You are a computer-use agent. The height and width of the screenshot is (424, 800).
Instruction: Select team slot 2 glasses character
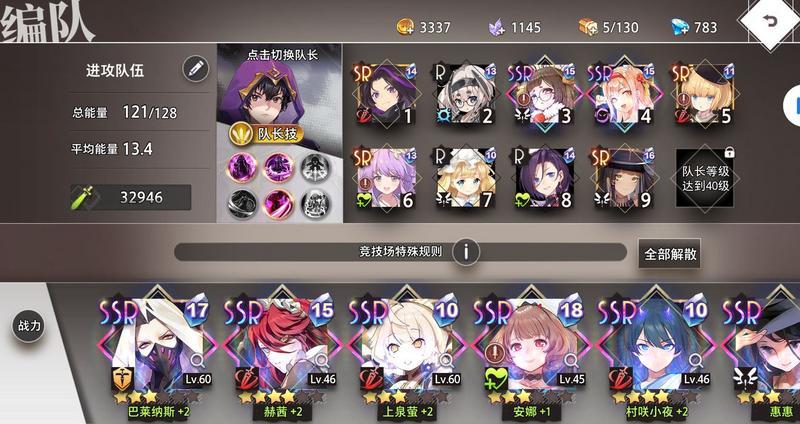[x=465, y=95]
